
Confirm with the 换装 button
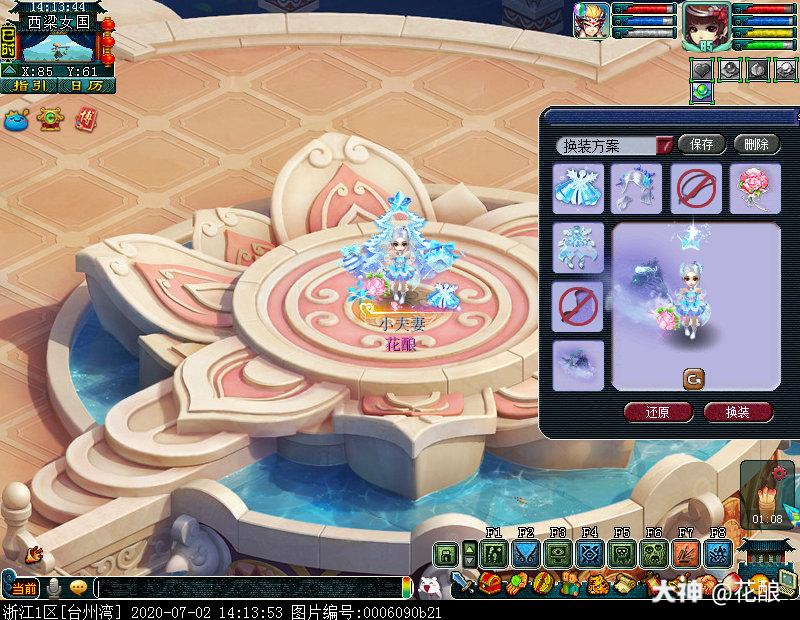coord(738,412)
